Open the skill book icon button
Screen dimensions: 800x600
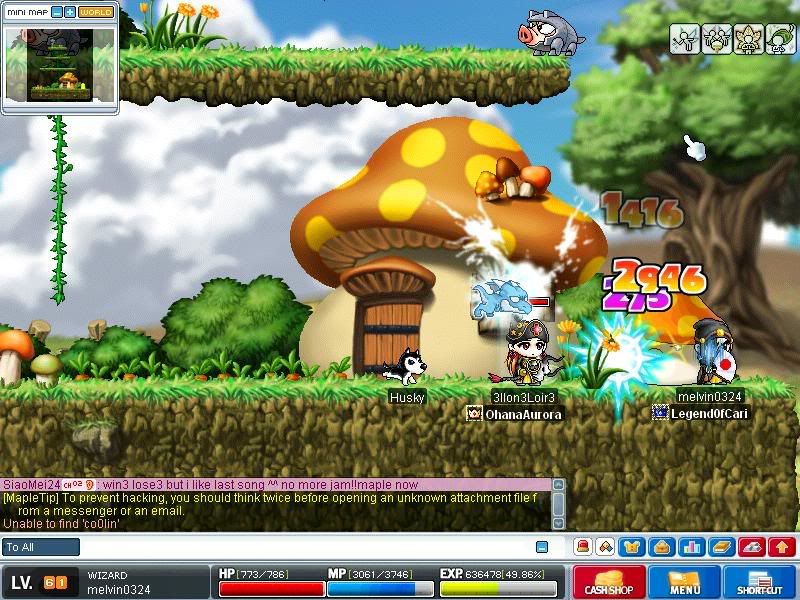(x=720, y=547)
